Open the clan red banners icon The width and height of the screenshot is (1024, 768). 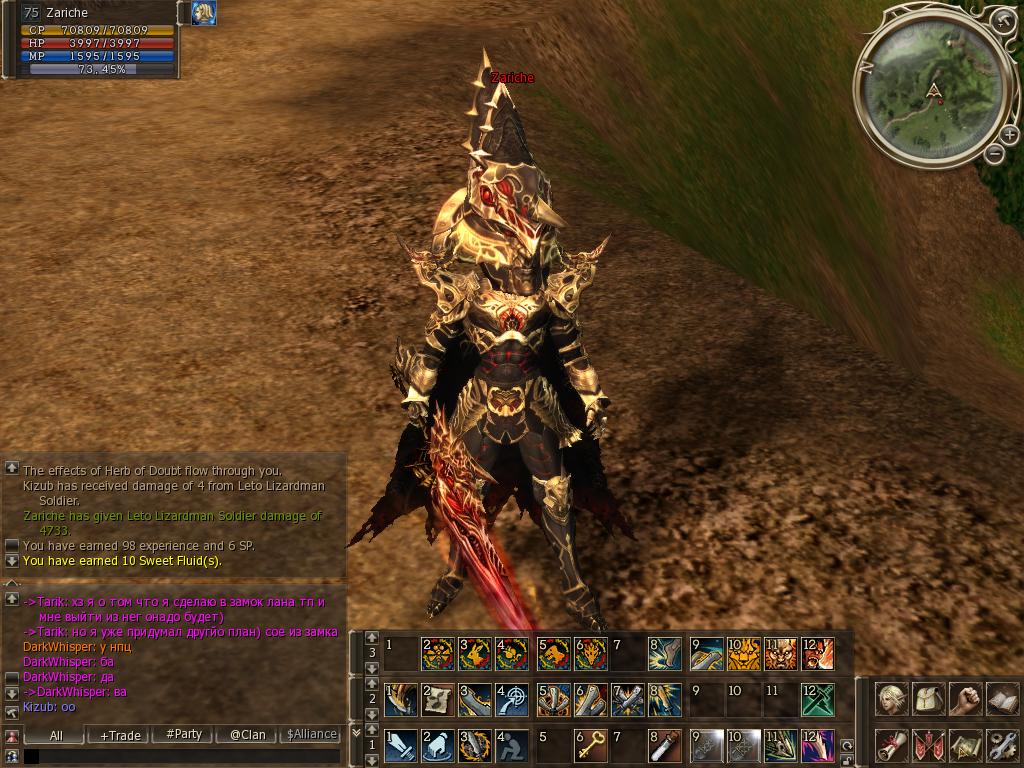[928, 745]
